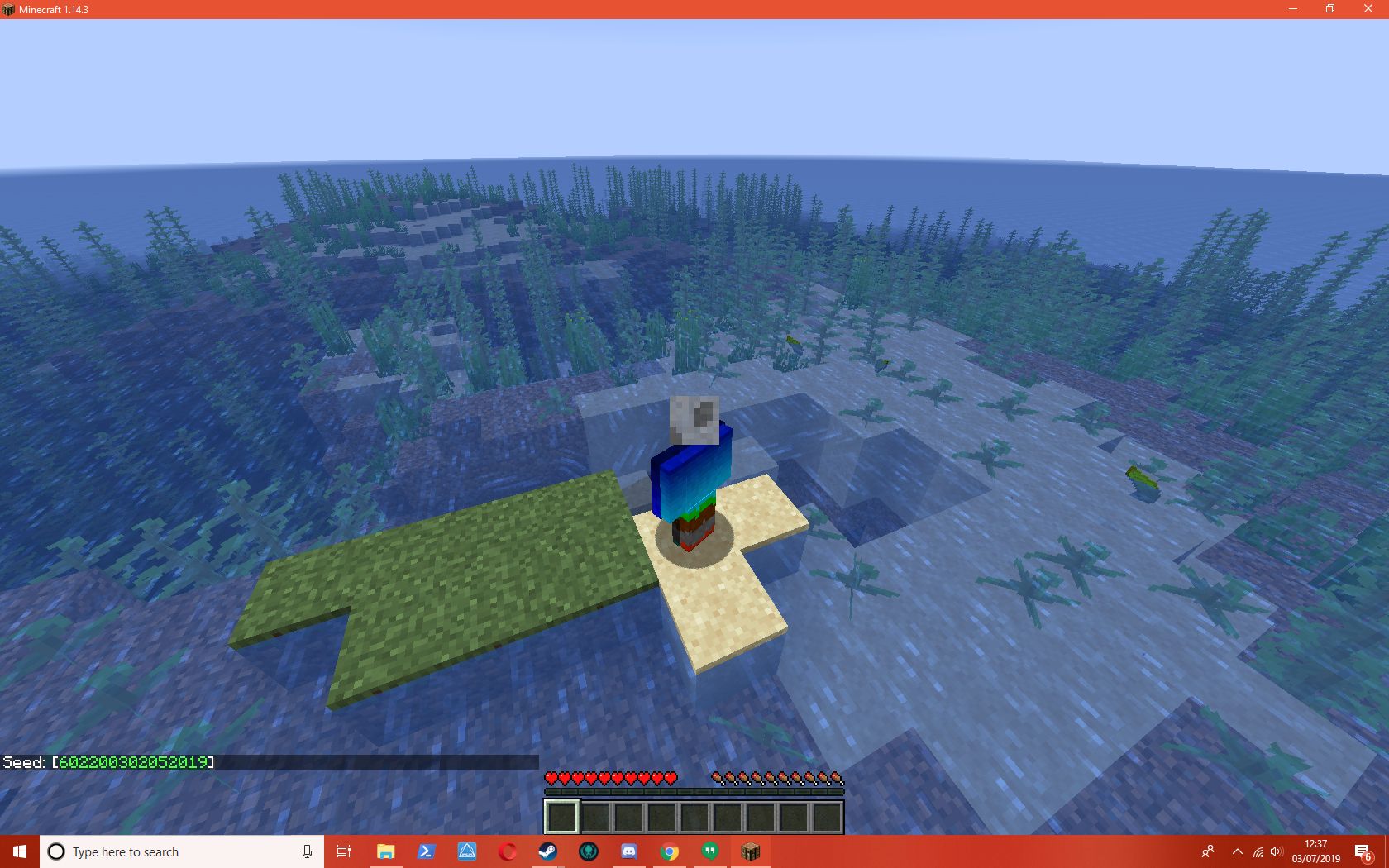Open the Start menu
The width and height of the screenshot is (1389, 868).
coord(18,851)
